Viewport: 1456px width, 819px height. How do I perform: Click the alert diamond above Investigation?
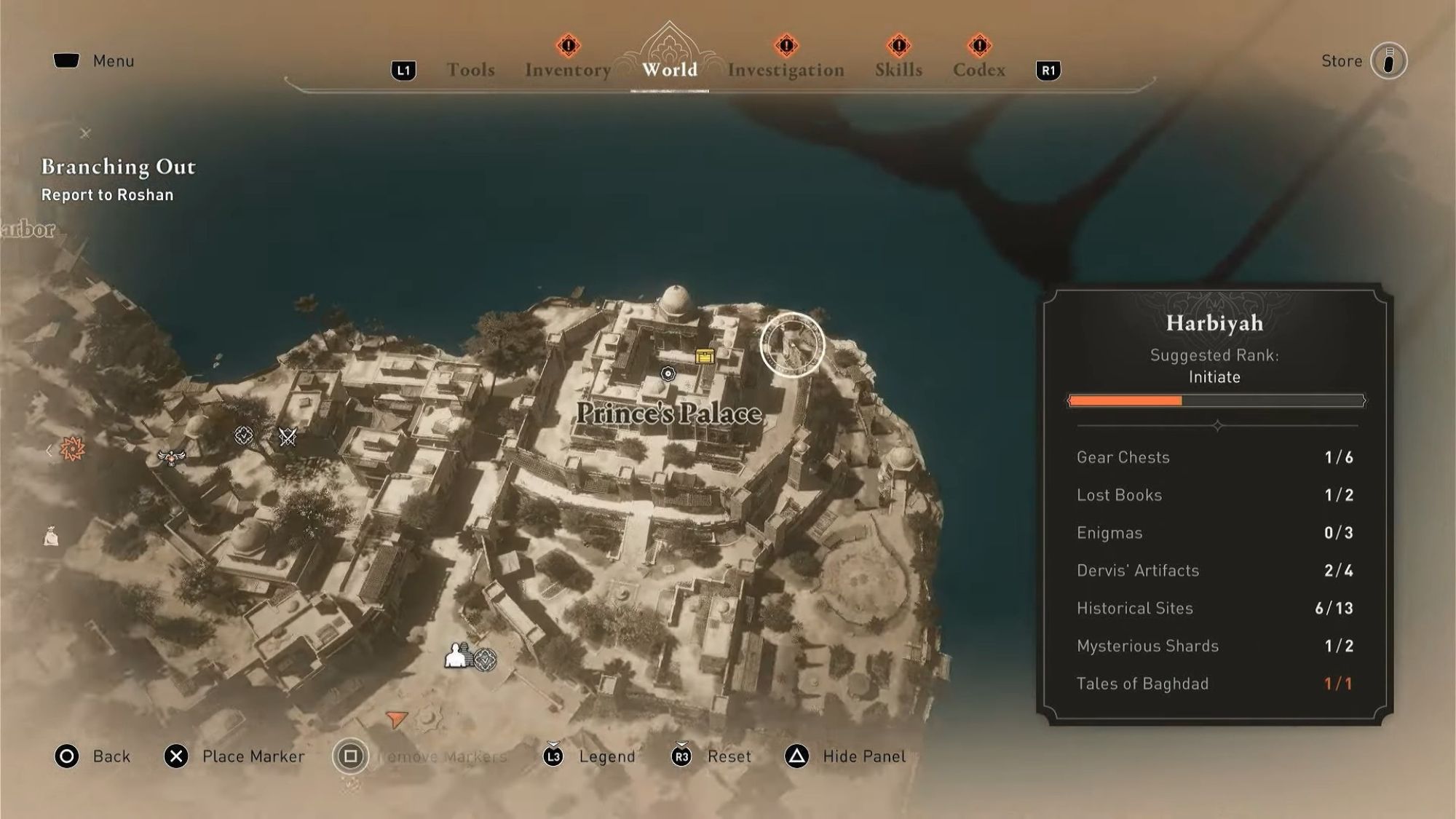[785, 44]
